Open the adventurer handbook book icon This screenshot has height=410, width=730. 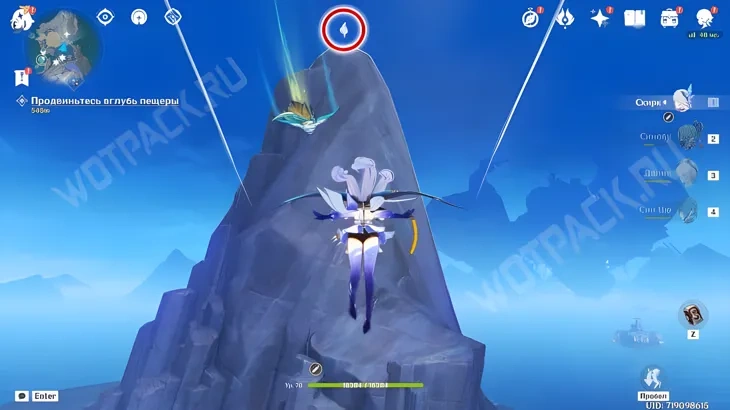(634, 18)
